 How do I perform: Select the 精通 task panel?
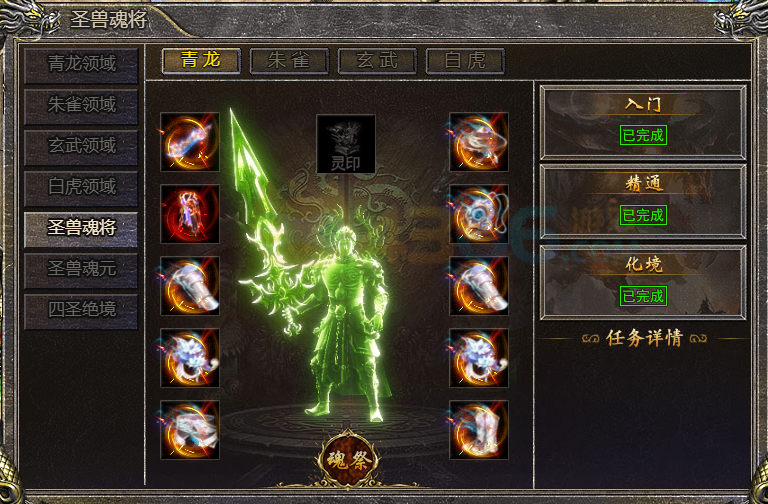tap(643, 201)
